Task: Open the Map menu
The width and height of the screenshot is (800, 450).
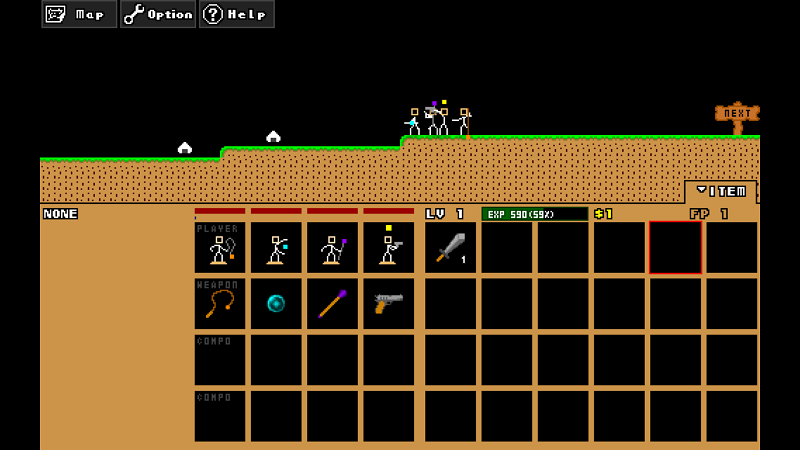Action: pyautogui.click(x=79, y=14)
